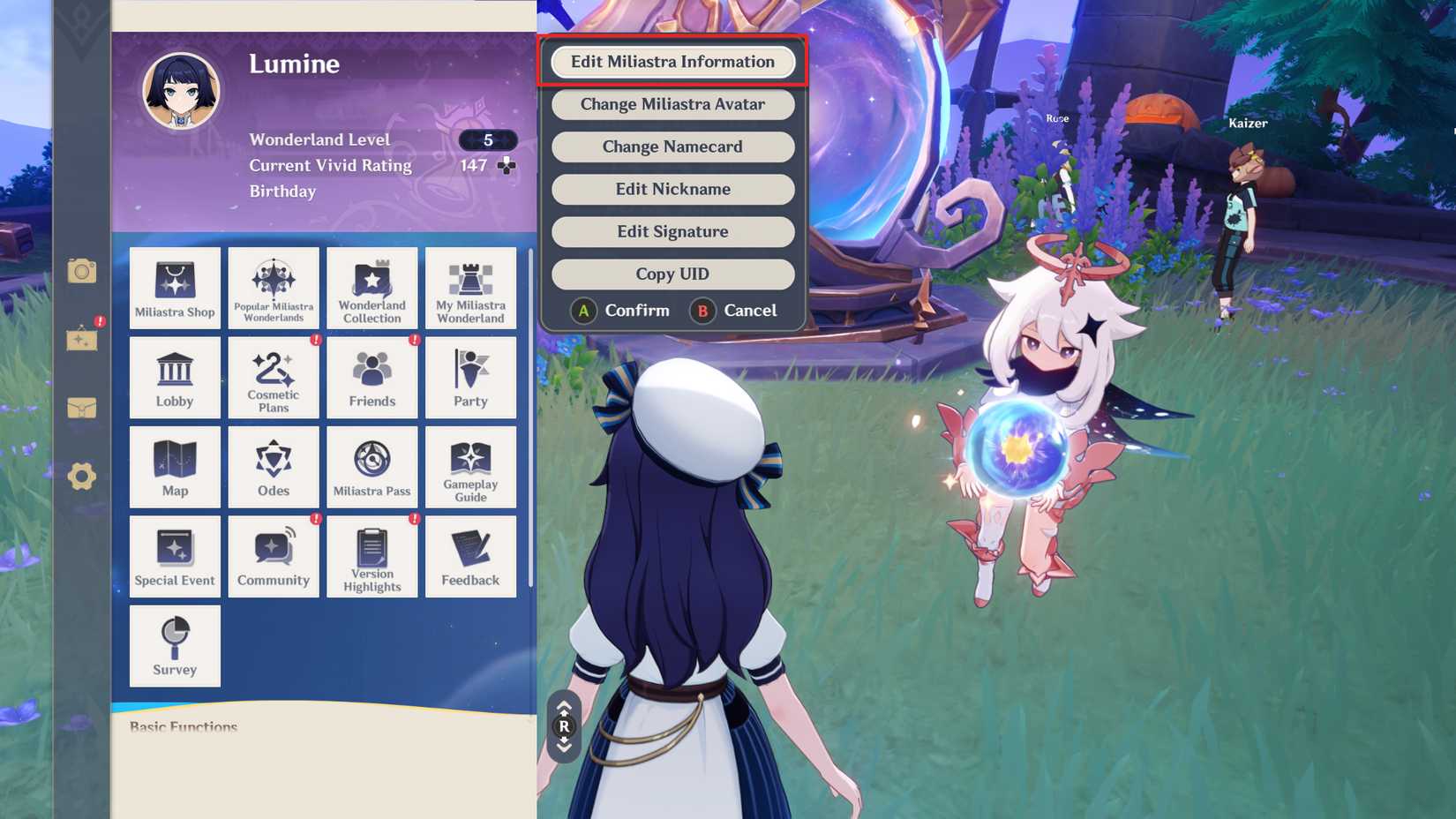Open the Feedback form
Viewport: 1456px width, 819px height.
pos(470,556)
